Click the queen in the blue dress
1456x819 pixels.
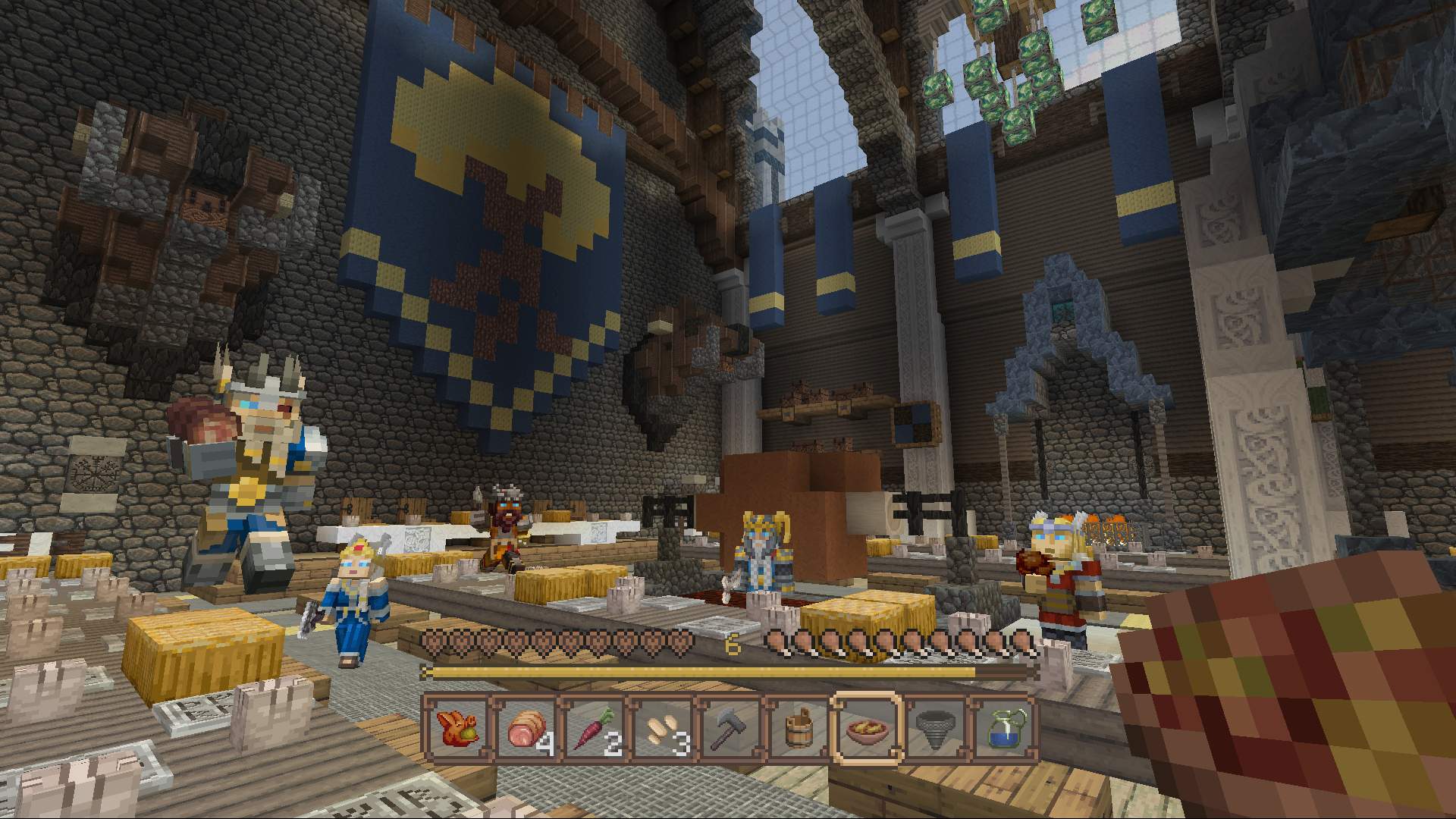(356, 599)
